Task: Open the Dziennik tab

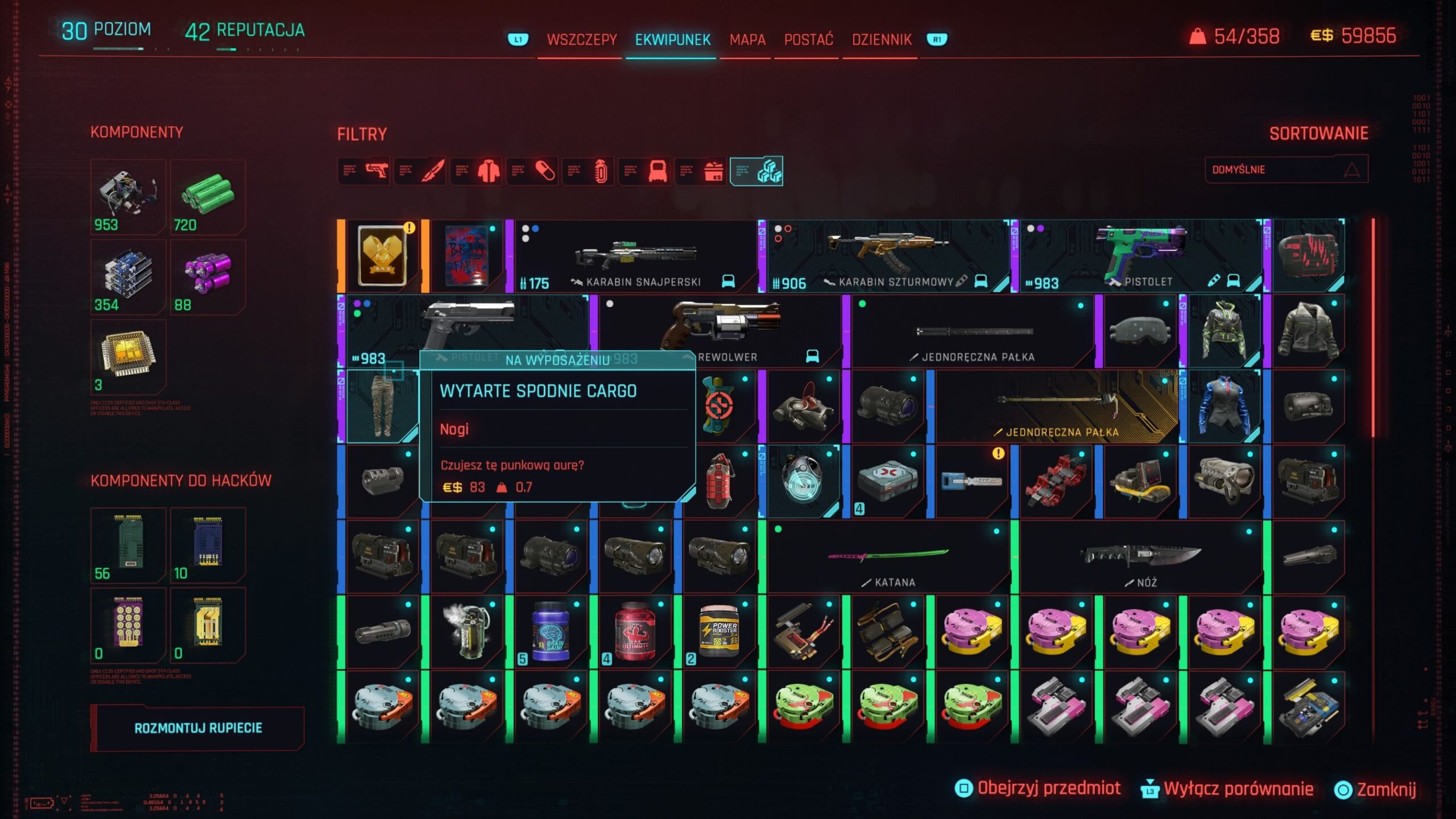Action: tap(881, 40)
